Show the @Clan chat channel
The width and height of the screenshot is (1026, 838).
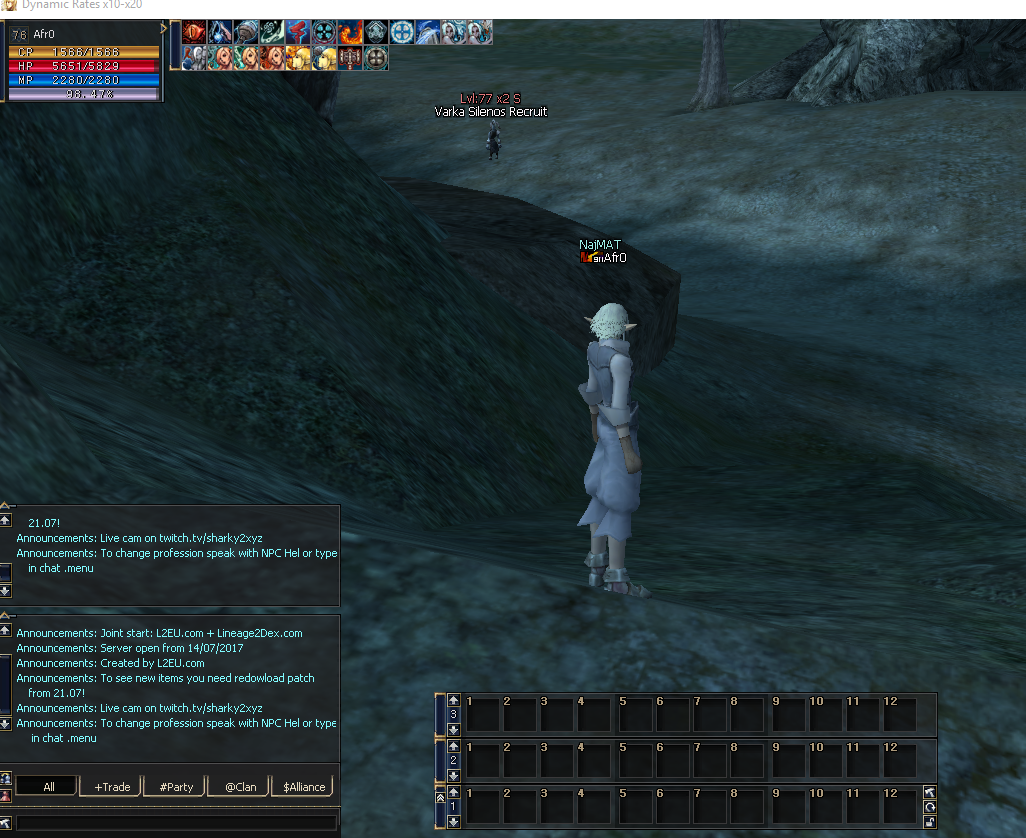240,787
